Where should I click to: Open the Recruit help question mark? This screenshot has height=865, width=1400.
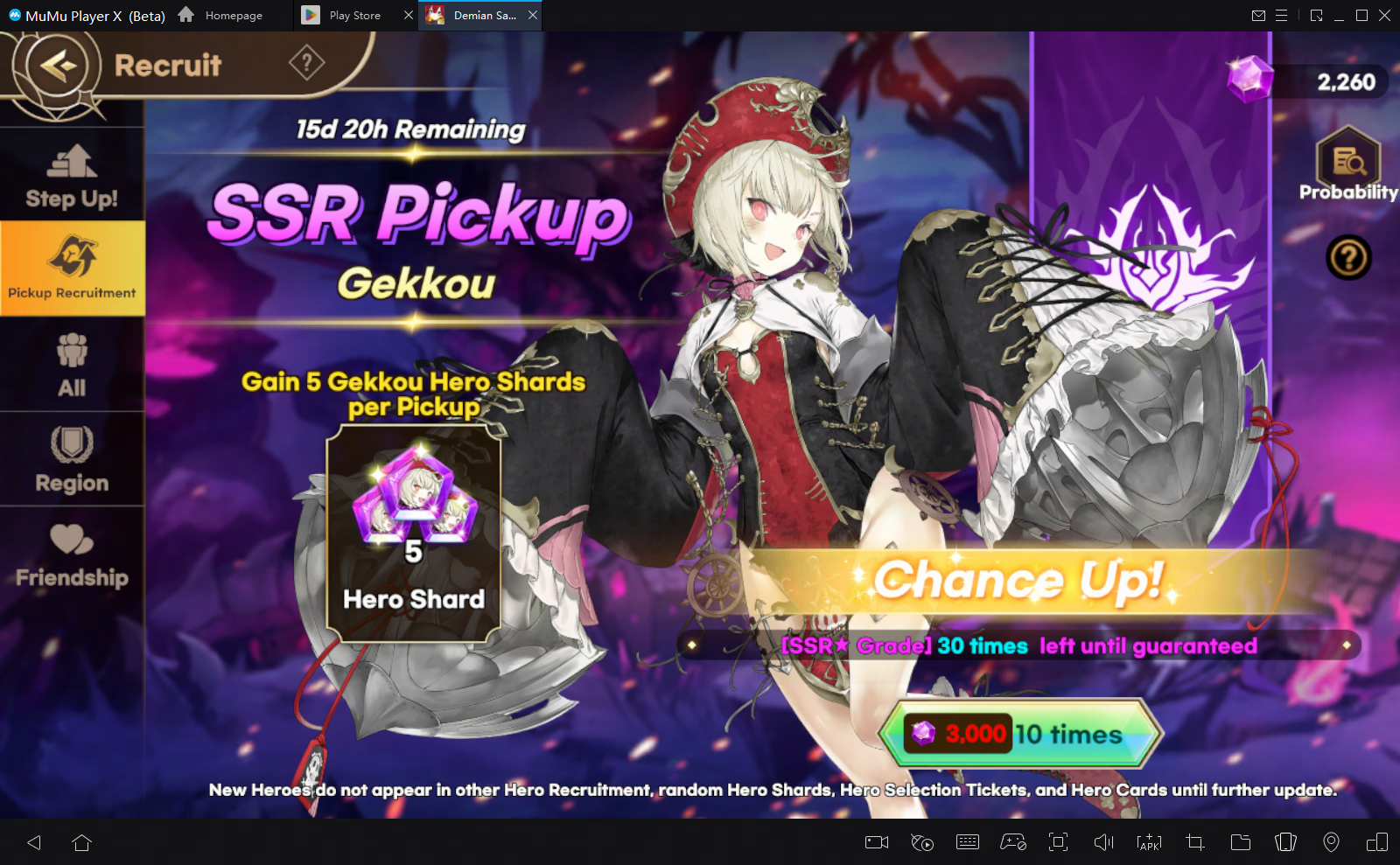[306, 63]
